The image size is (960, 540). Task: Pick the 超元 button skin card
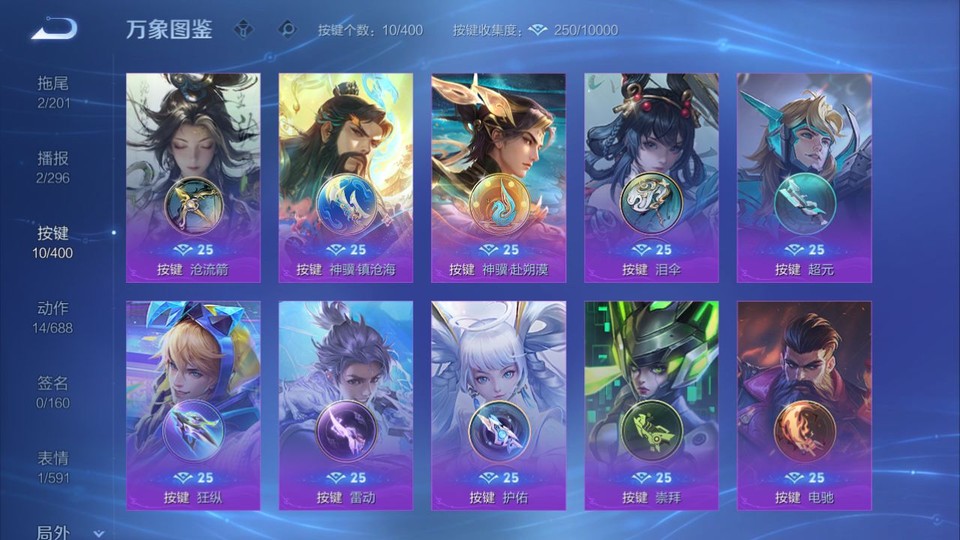click(x=804, y=178)
